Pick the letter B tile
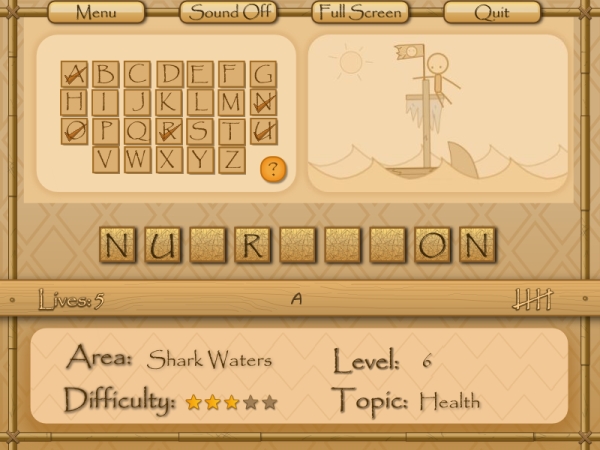 coord(106,73)
